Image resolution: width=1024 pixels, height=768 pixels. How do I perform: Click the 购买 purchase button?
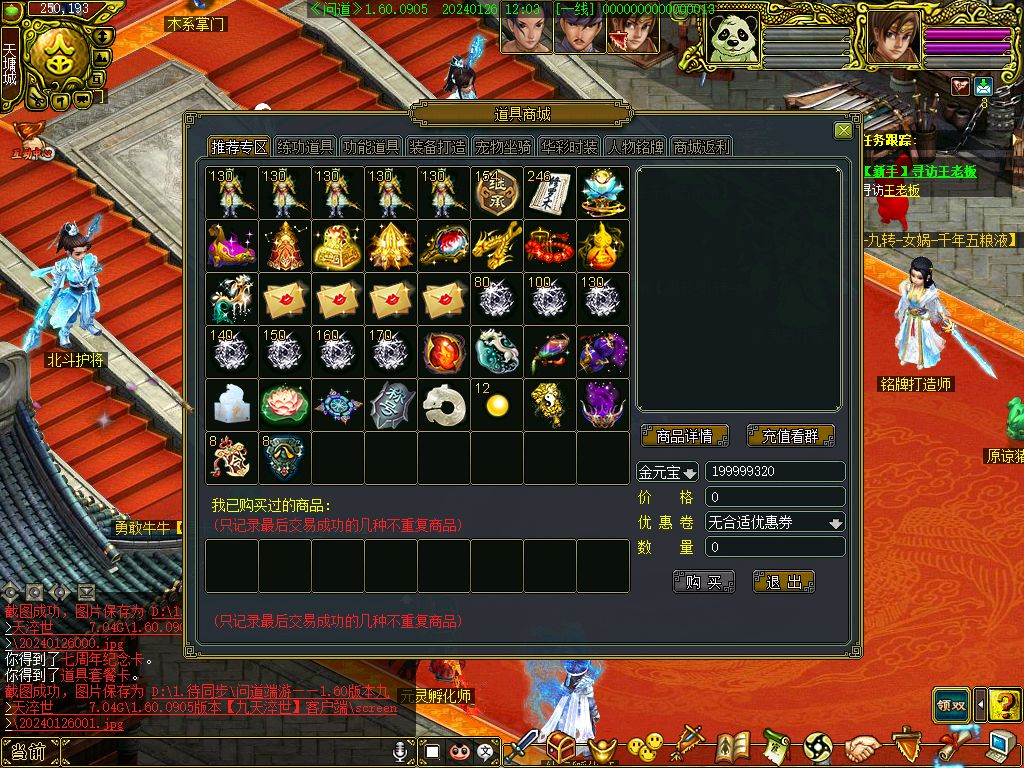[x=704, y=582]
